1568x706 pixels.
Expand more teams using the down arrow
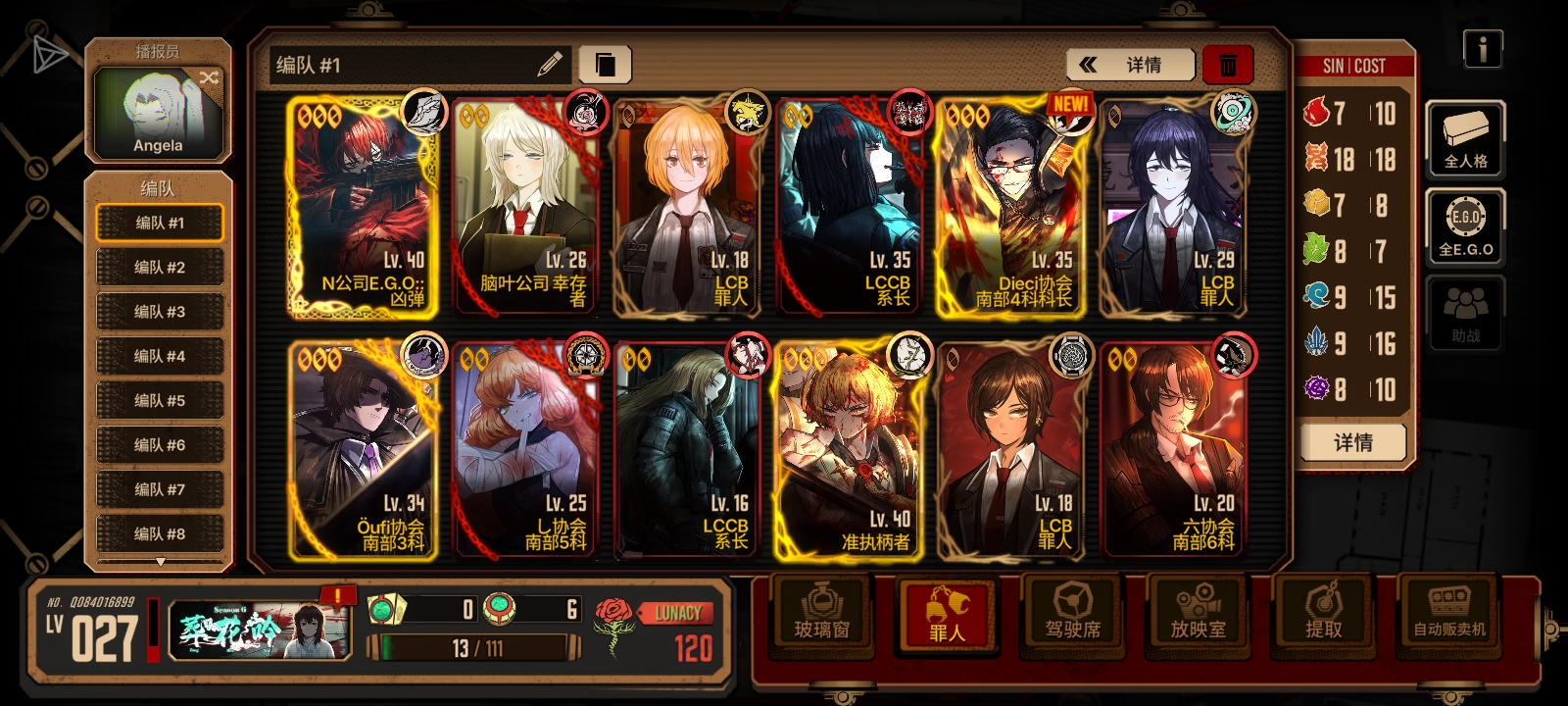coord(160,562)
